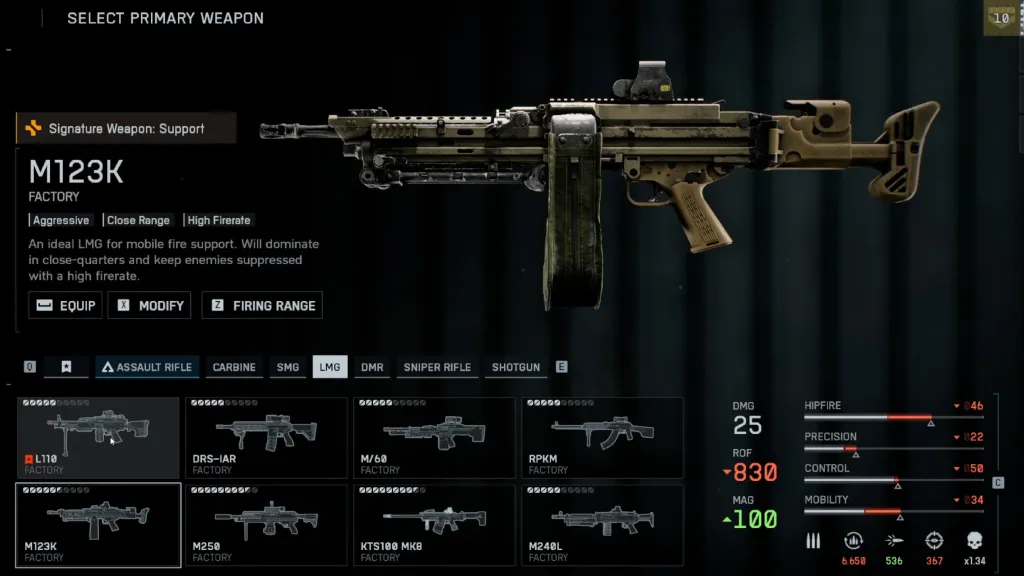The width and height of the screenshot is (1024, 576).
Task: Choose the LMG tab
Action: 329,367
